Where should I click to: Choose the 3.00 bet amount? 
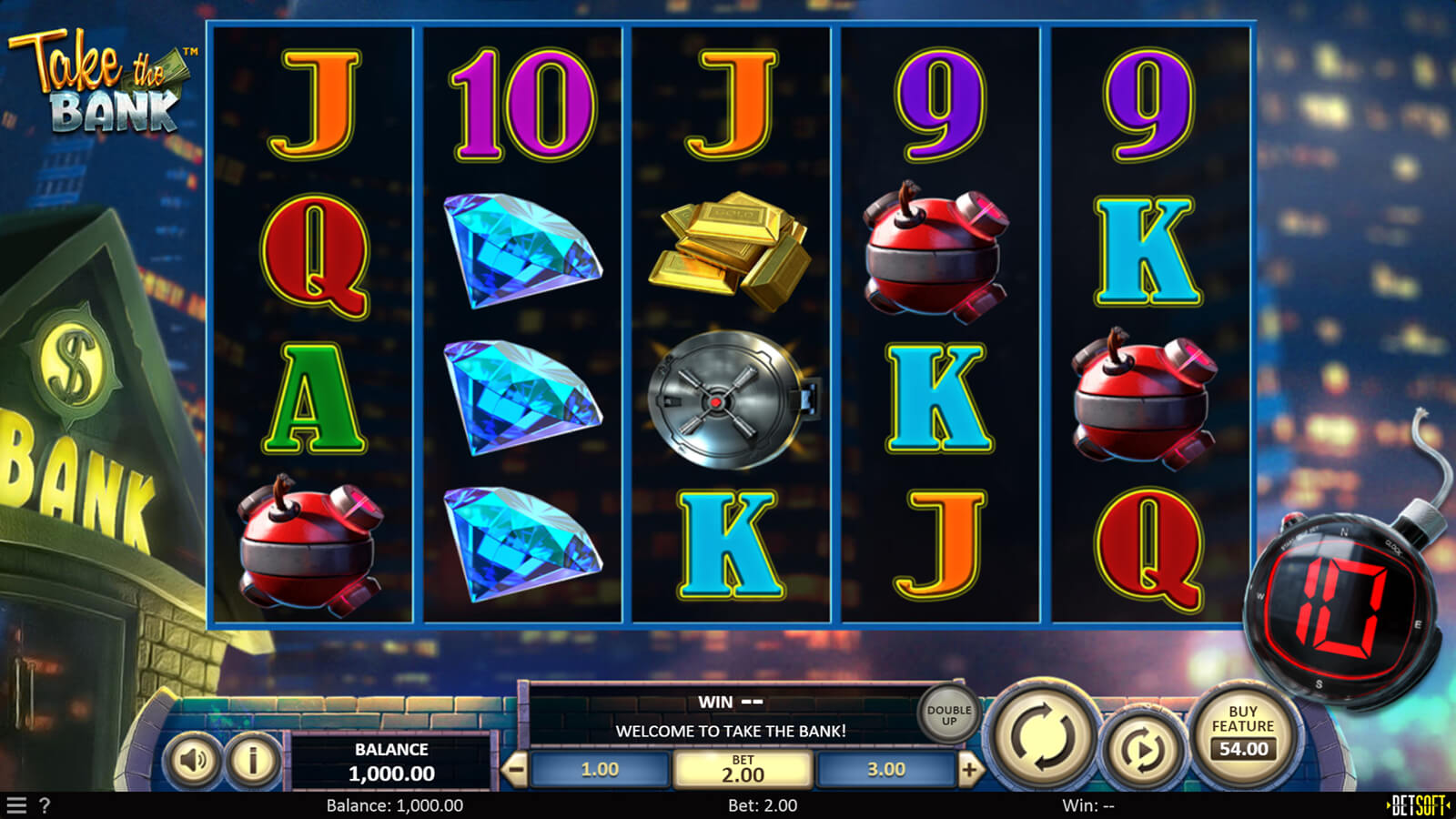885,770
